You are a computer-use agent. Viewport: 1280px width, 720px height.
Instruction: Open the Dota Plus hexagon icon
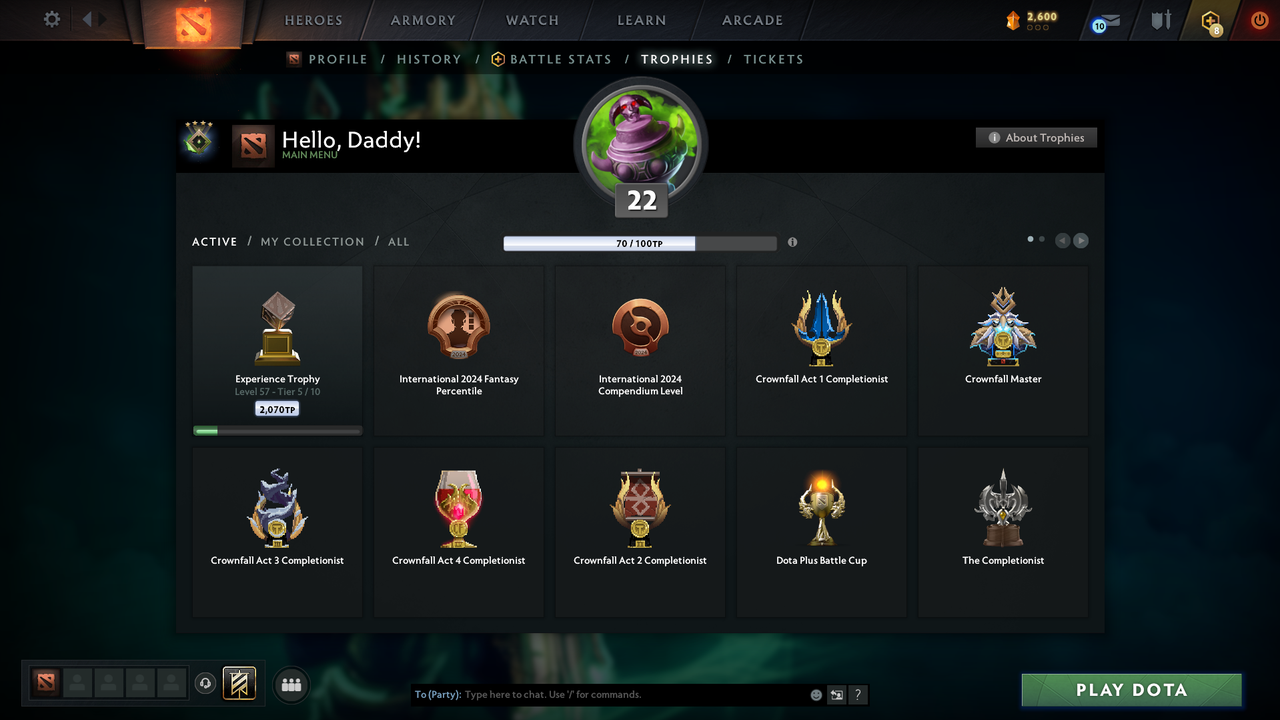pos(1211,19)
